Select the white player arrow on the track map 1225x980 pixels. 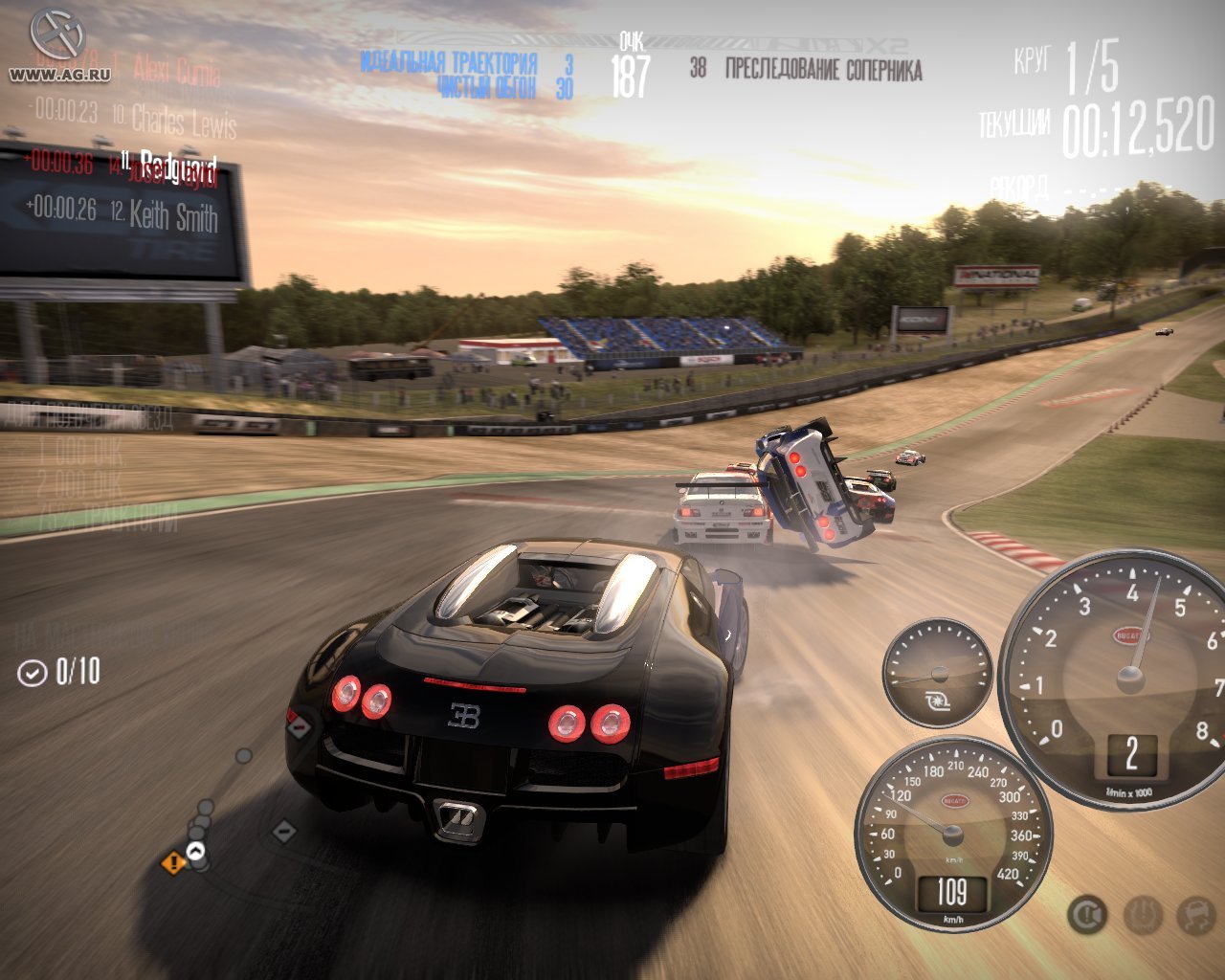point(196,851)
